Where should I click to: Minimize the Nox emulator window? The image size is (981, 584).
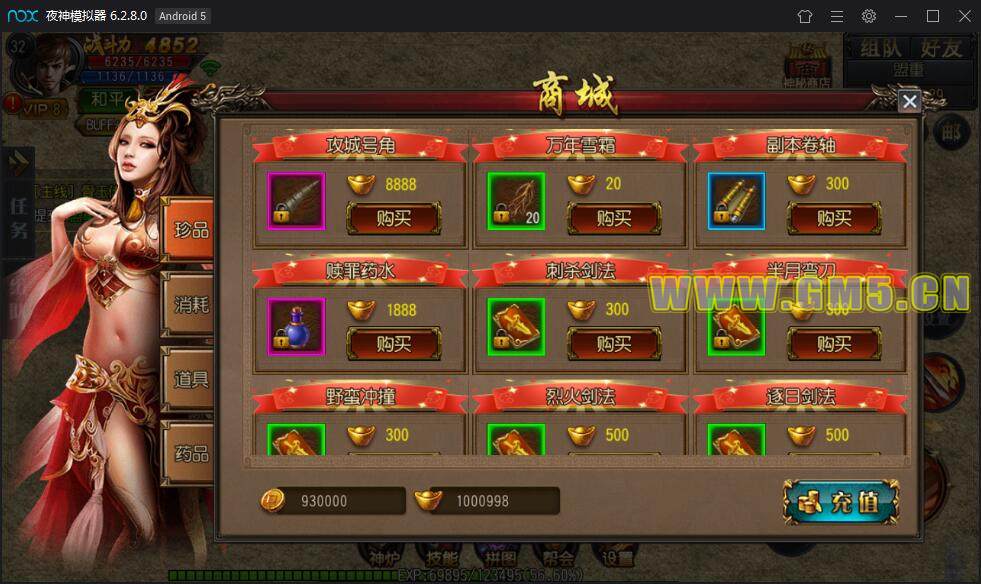(901, 16)
